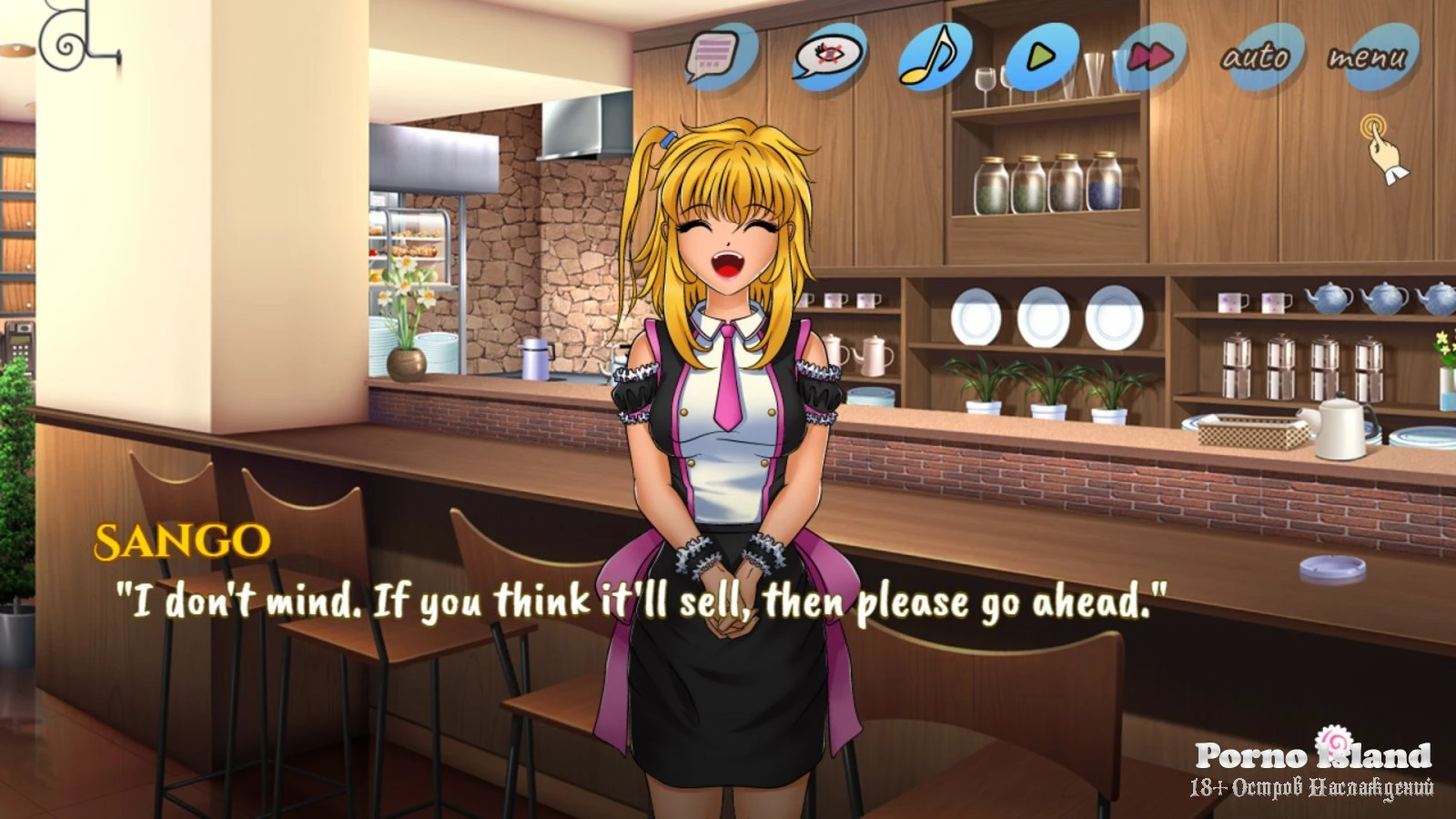
Task: Advance dialogue with the green play arrow
Action: tap(1041, 56)
